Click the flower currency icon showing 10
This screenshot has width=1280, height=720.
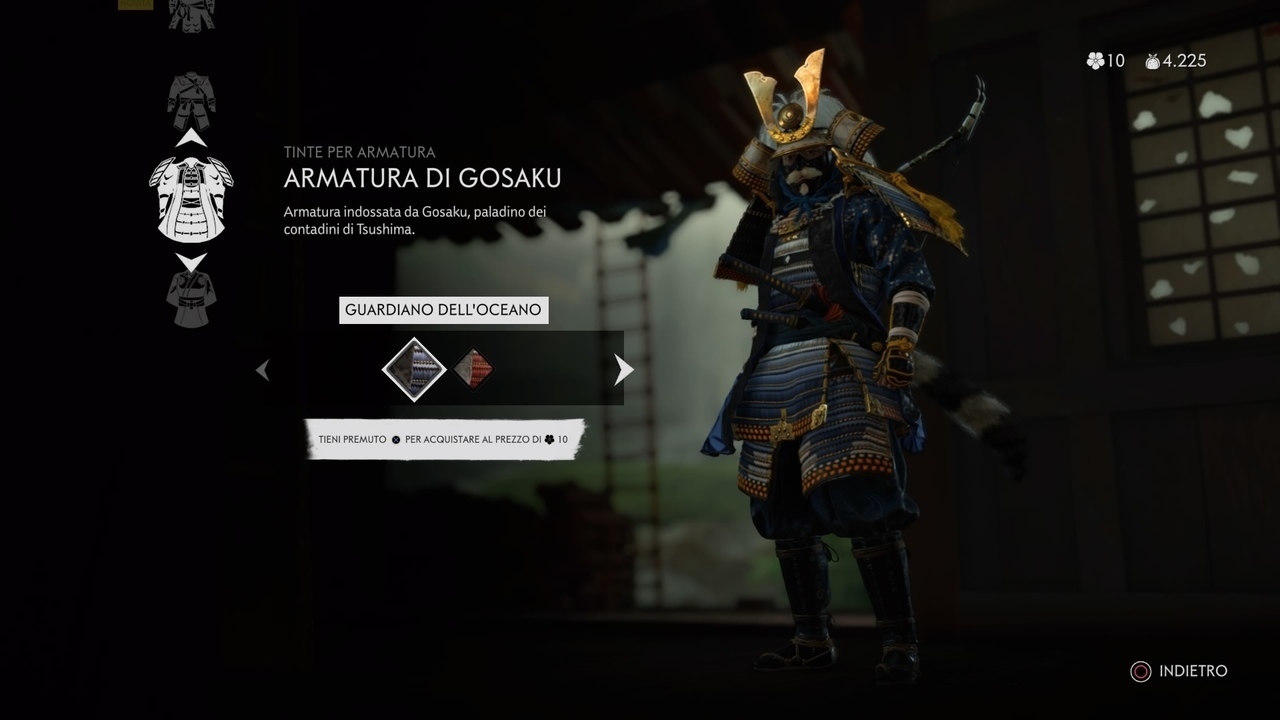(x=1093, y=61)
